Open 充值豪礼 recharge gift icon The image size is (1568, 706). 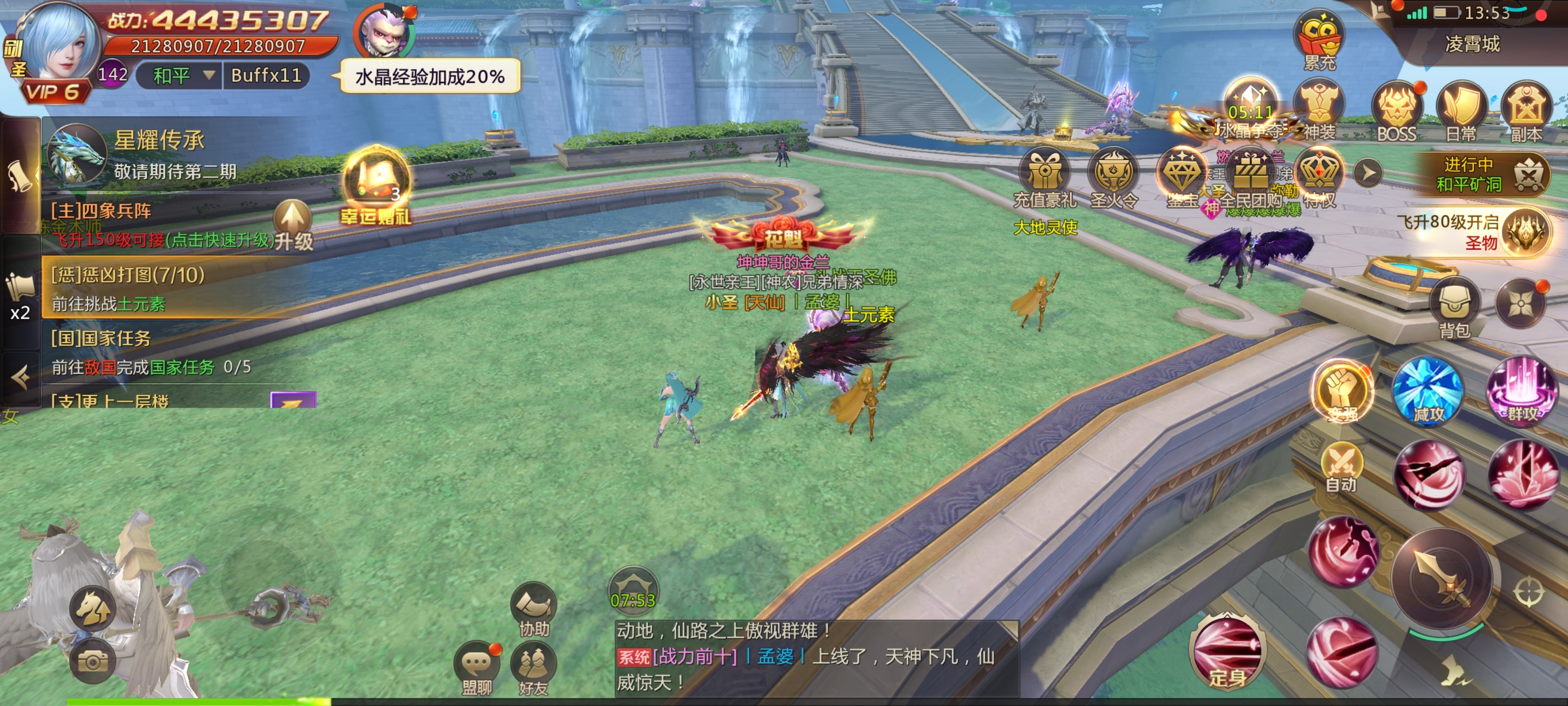click(1045, 176)
